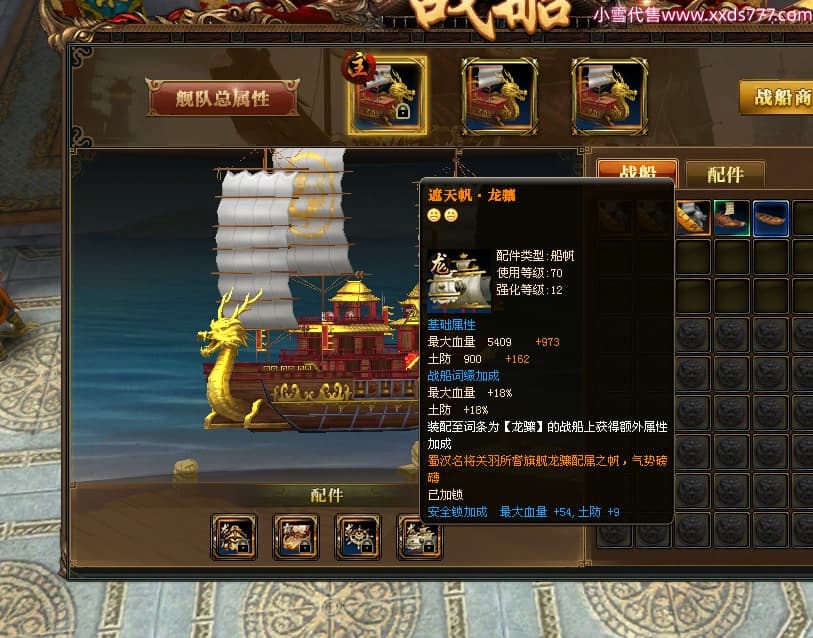Switch to the 配件 accessories tab
This screenshot has height=638, width=813.
coord(724,174)
